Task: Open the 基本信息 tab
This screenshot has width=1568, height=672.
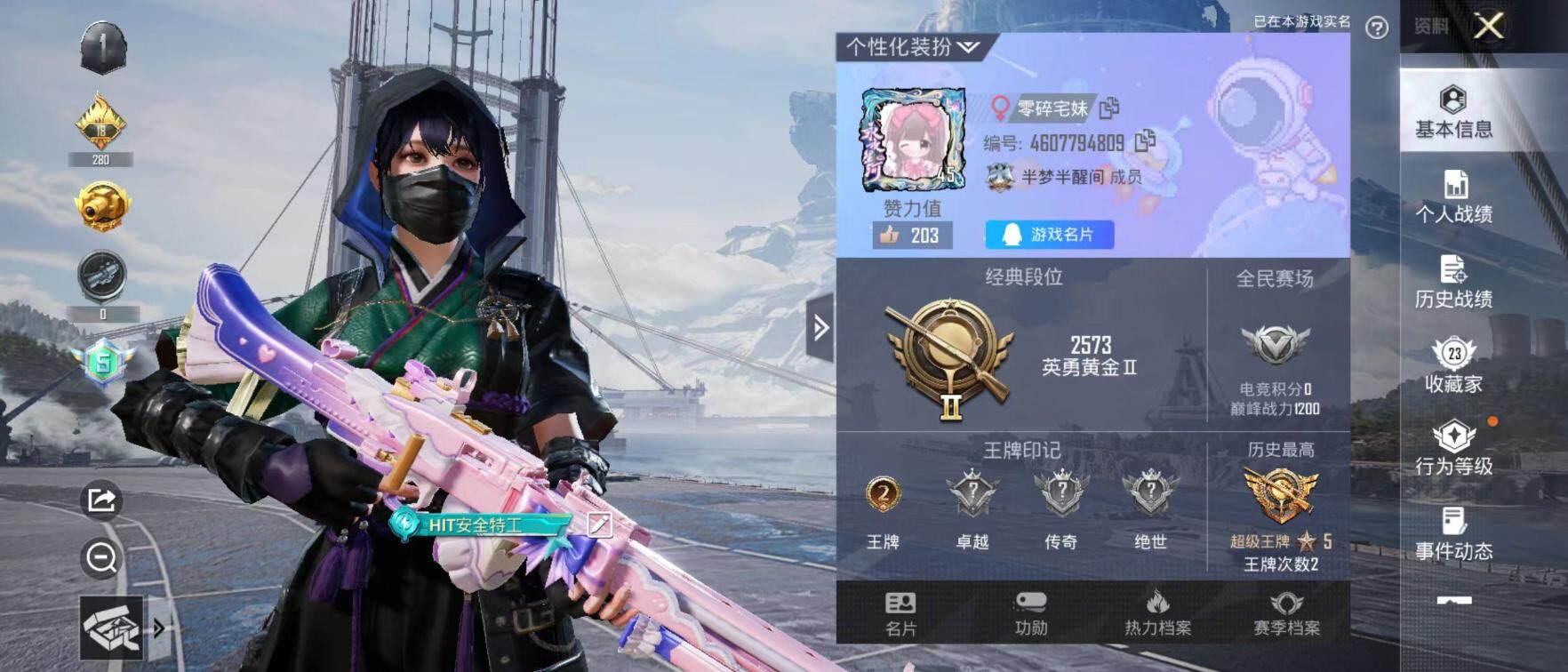Action: [x=1453, y=112]
